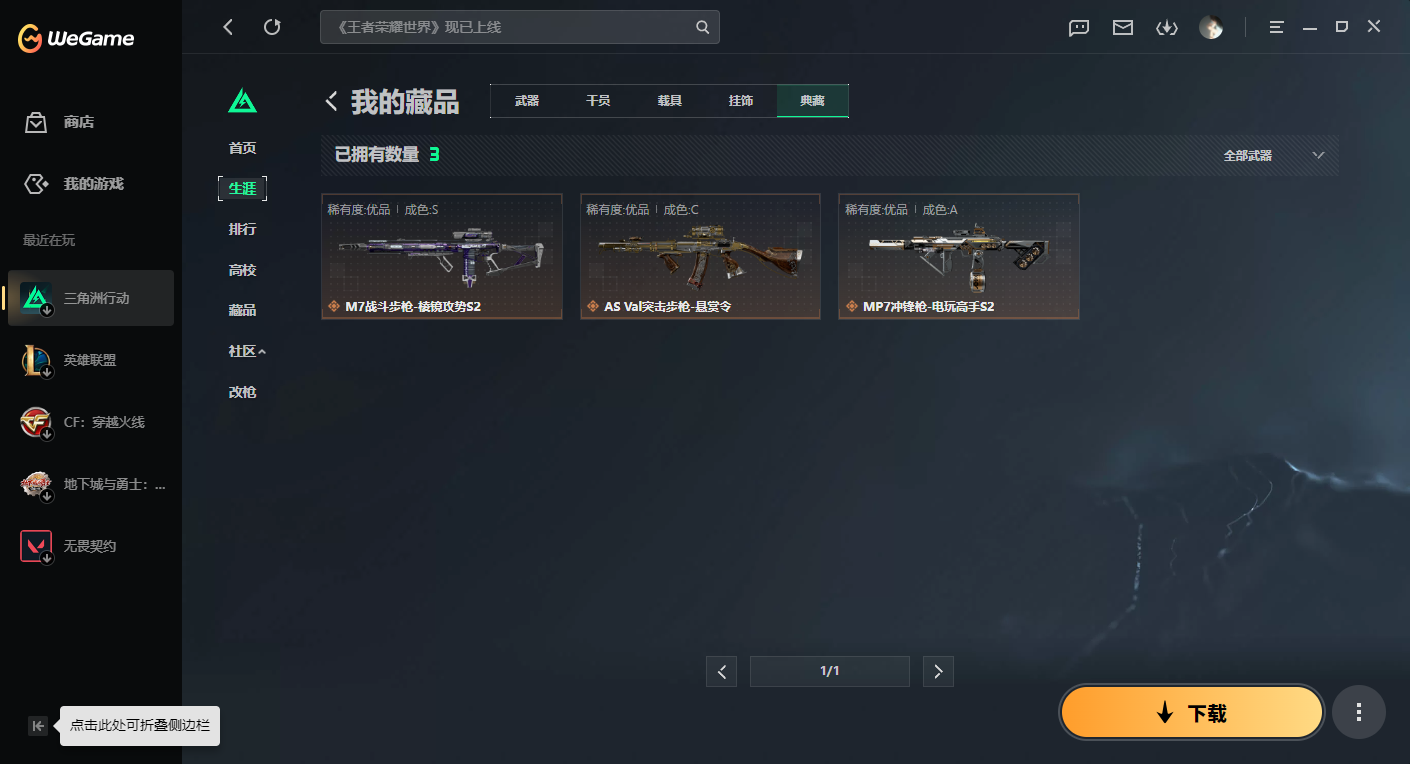Open the chat bubble icon at top right
This screenshot has height=764, width=1410.
coord(1078,27)
